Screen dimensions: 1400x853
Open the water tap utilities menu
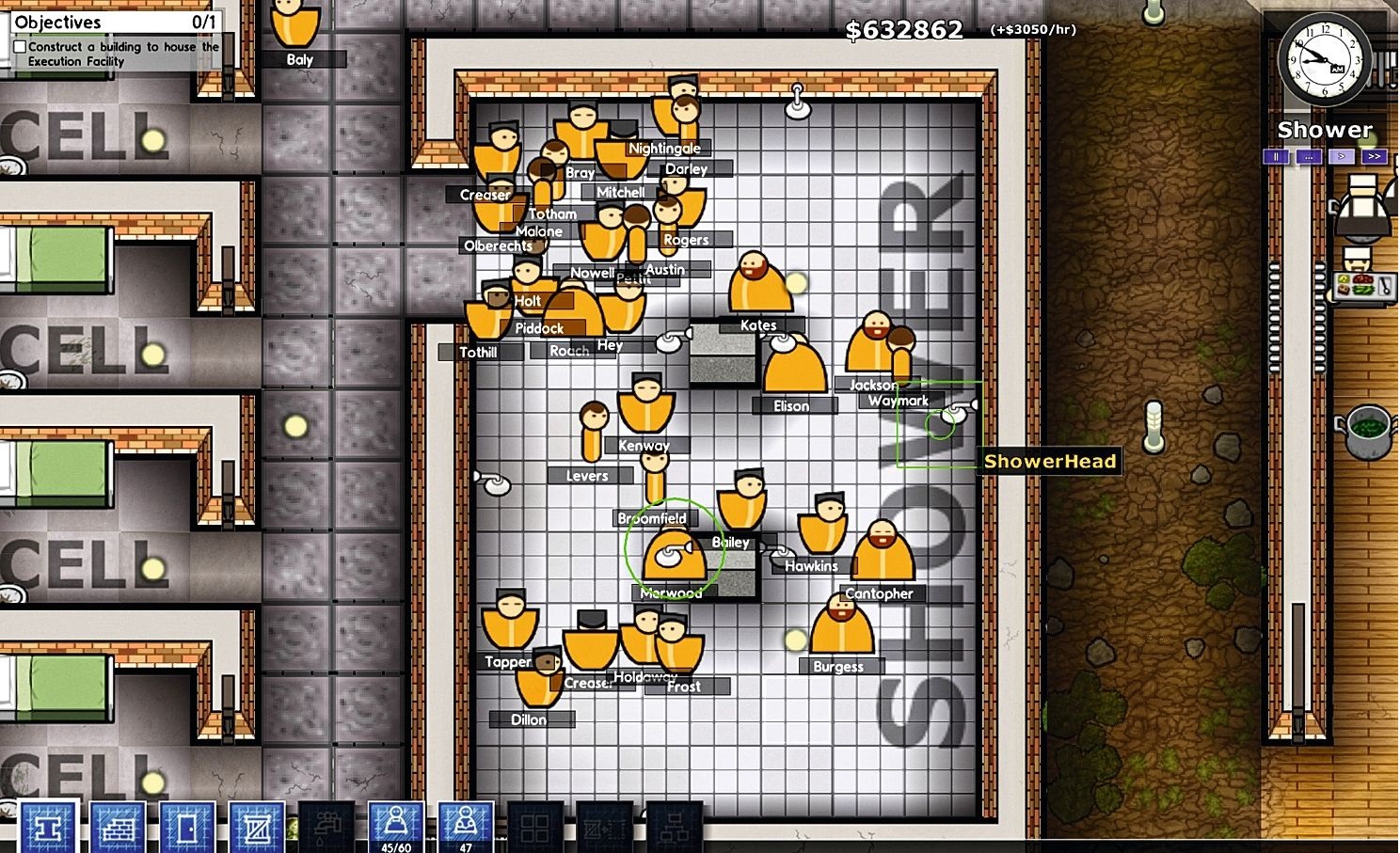(326, 827)
